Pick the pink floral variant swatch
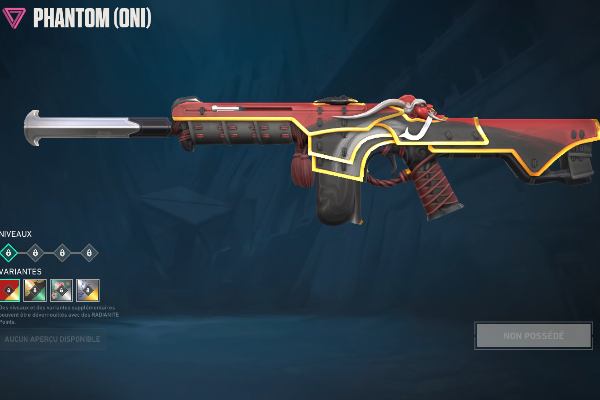Screen dimensions: 600x400 pyautogui.click(x=61, y=290)
